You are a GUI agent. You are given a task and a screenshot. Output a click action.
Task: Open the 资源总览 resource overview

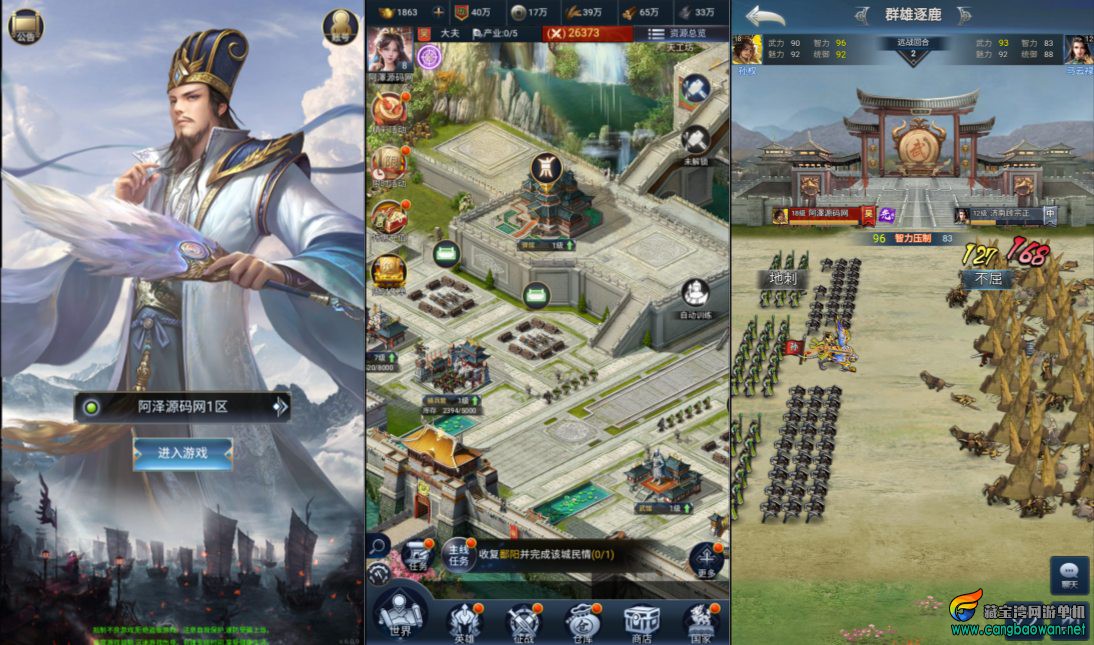point(676,33)
